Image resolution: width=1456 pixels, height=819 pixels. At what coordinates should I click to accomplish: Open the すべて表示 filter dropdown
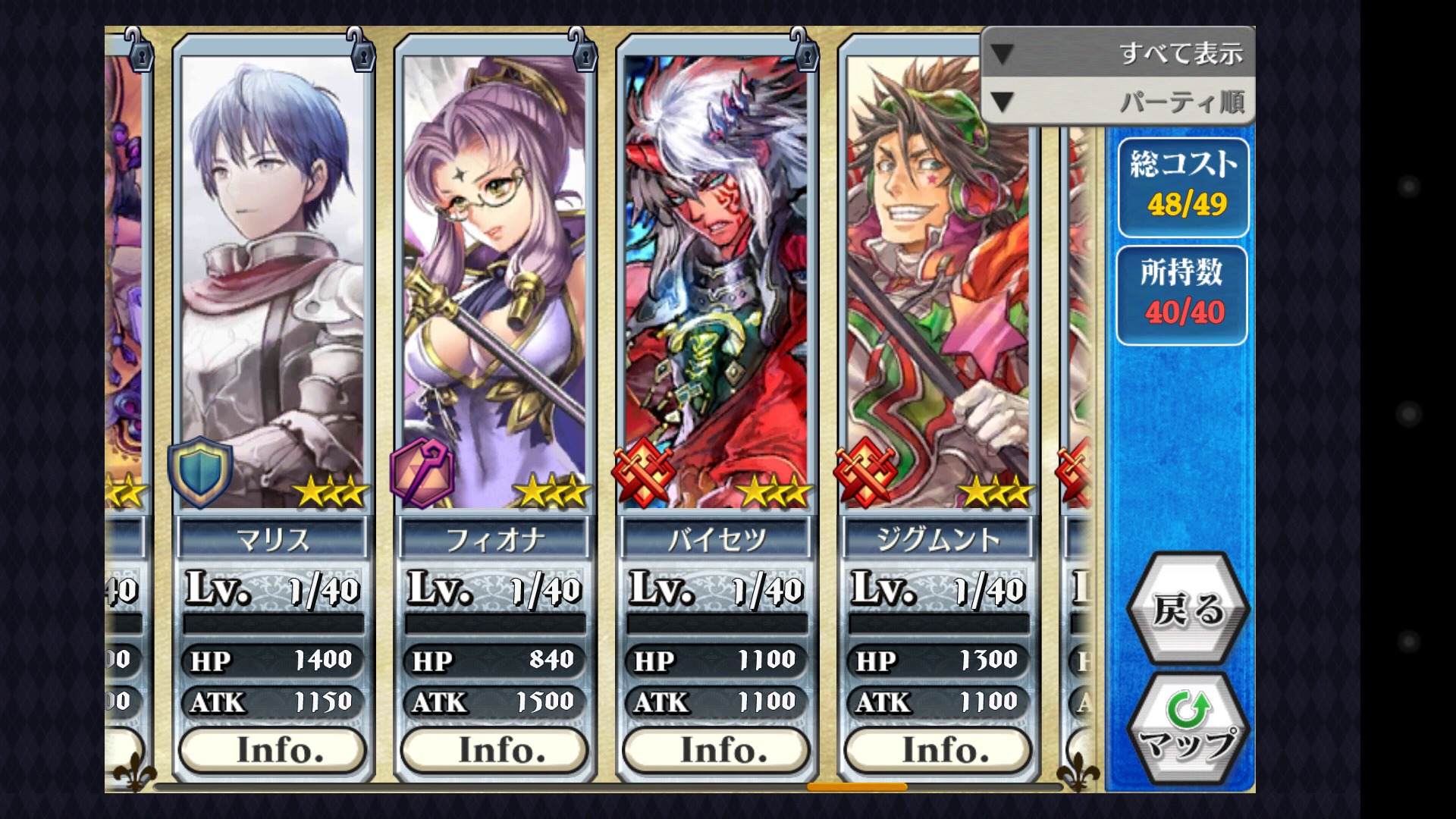click(x=1118, y=53)
